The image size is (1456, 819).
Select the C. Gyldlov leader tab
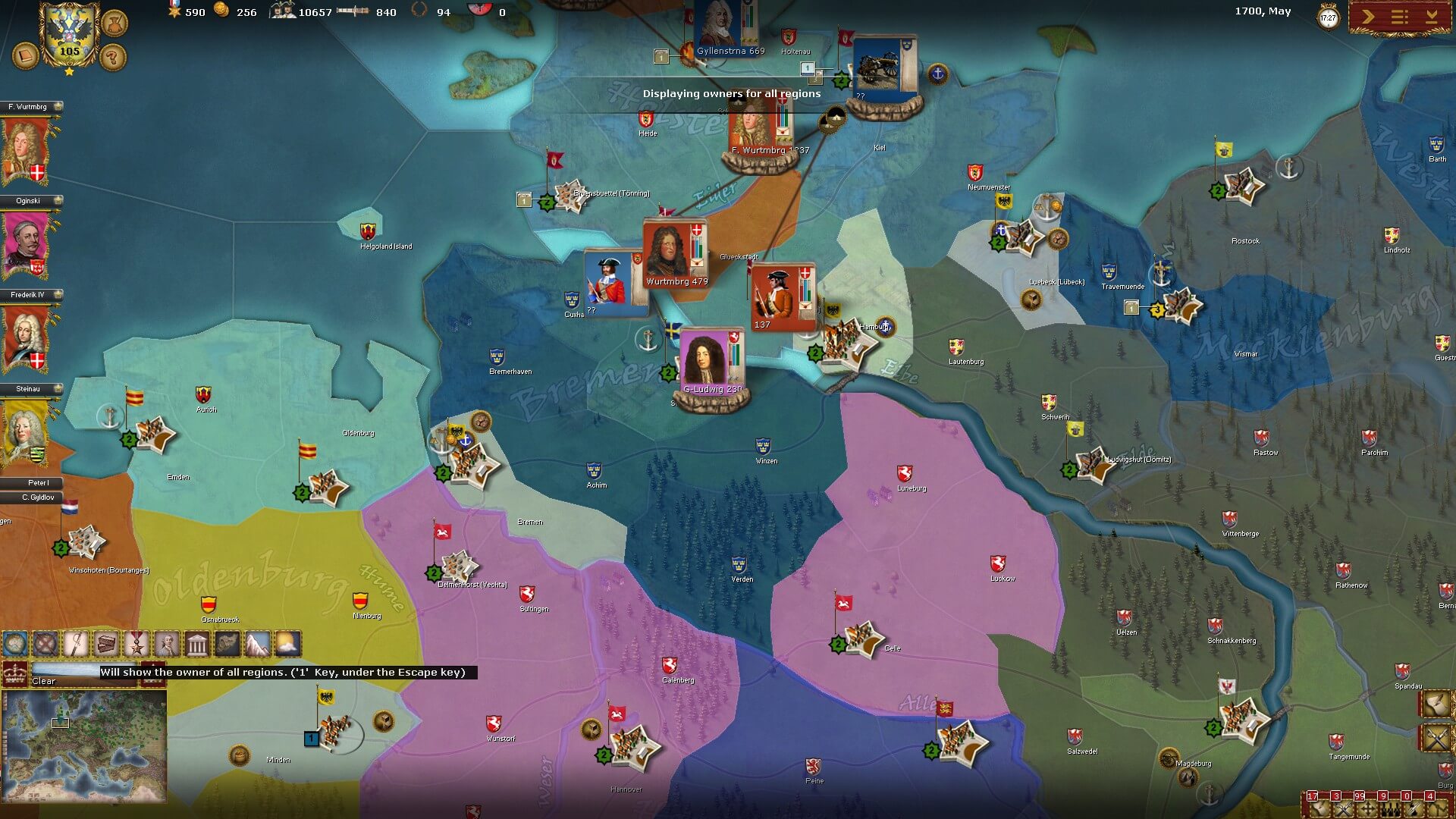[x=38, y=497]
